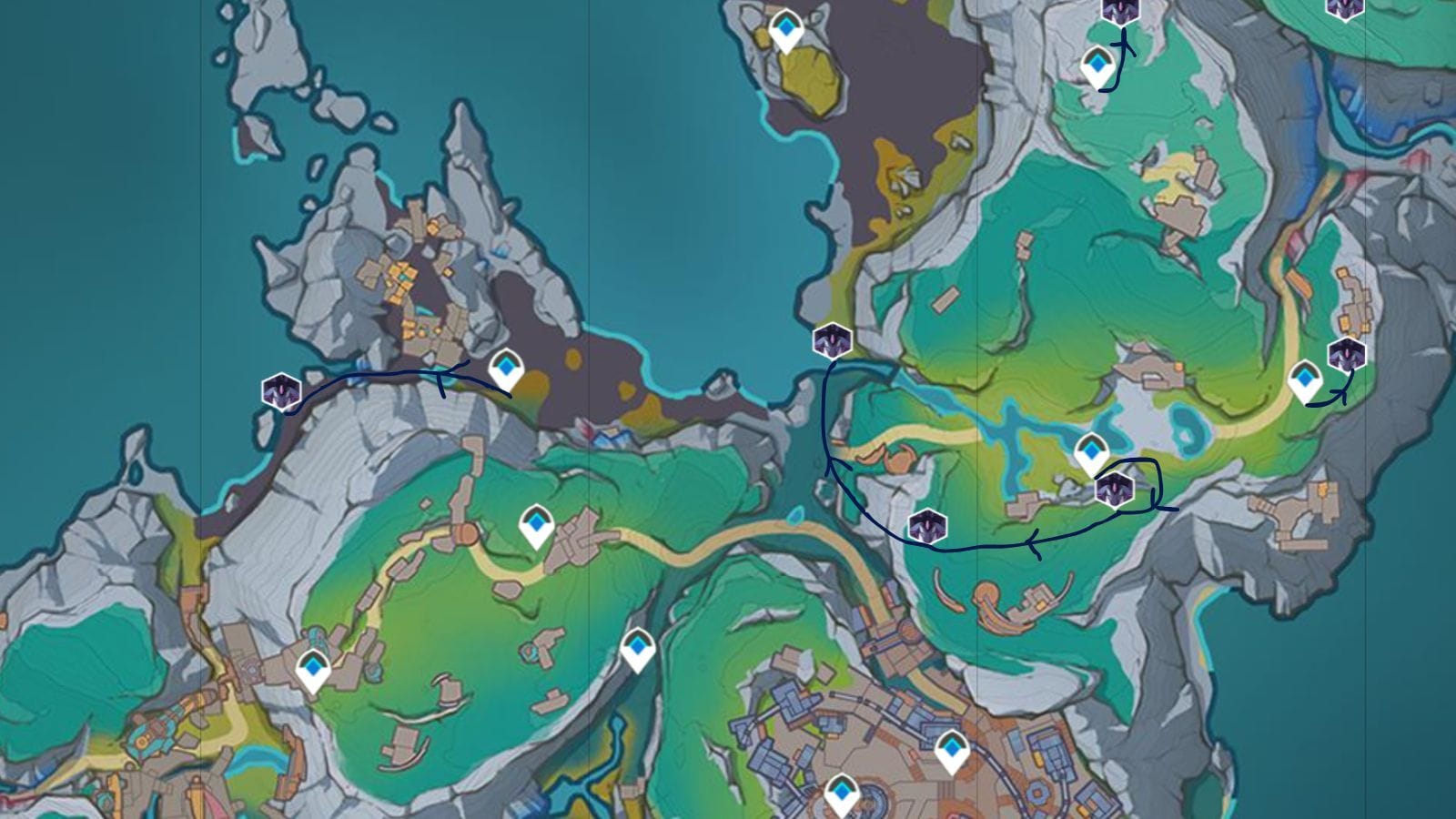Click the teleport waypoint on the southwestern green hill
1456x819 pixels.
[312, 667]
